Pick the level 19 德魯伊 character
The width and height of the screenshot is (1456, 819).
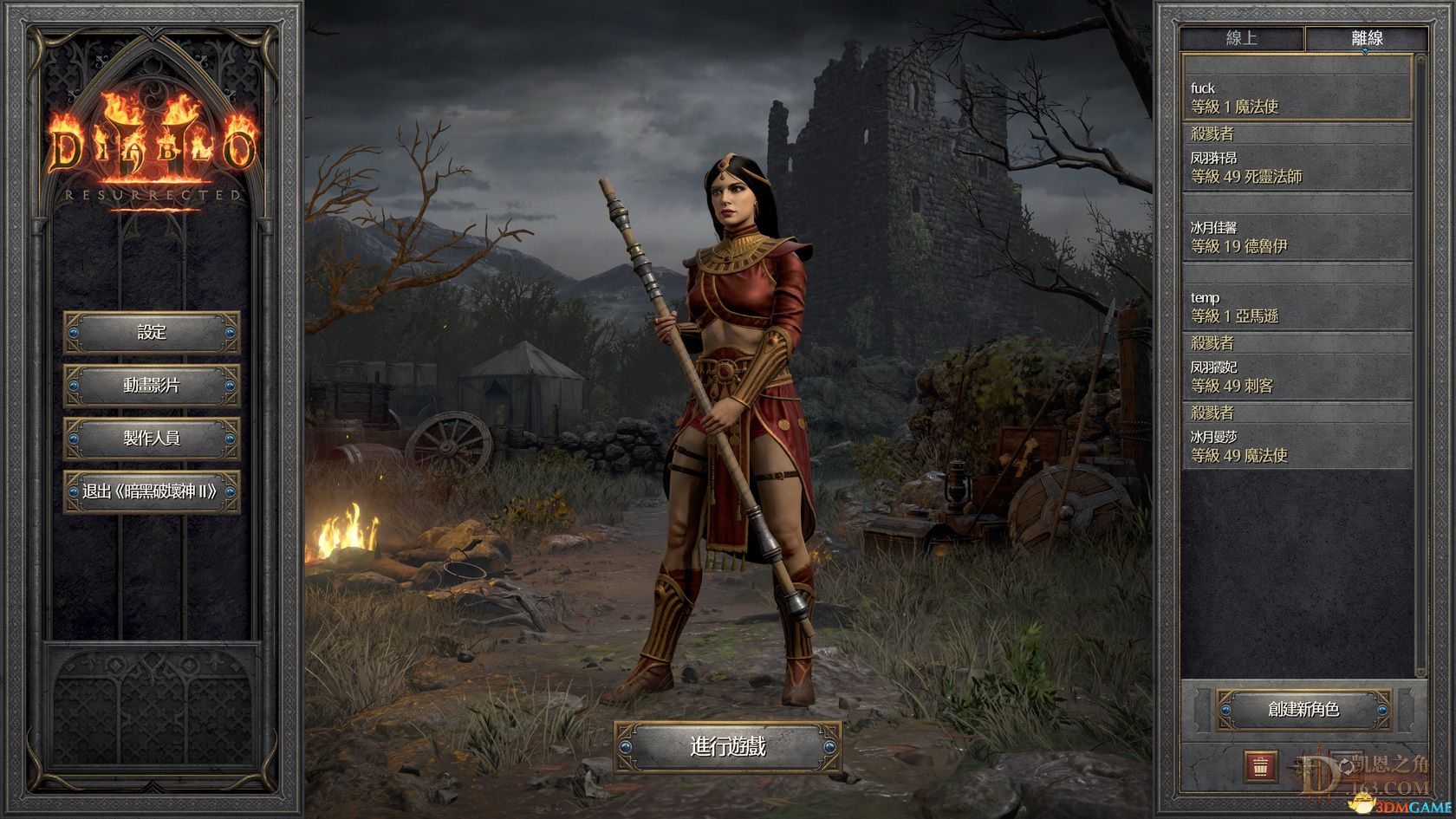[1297, 237]
